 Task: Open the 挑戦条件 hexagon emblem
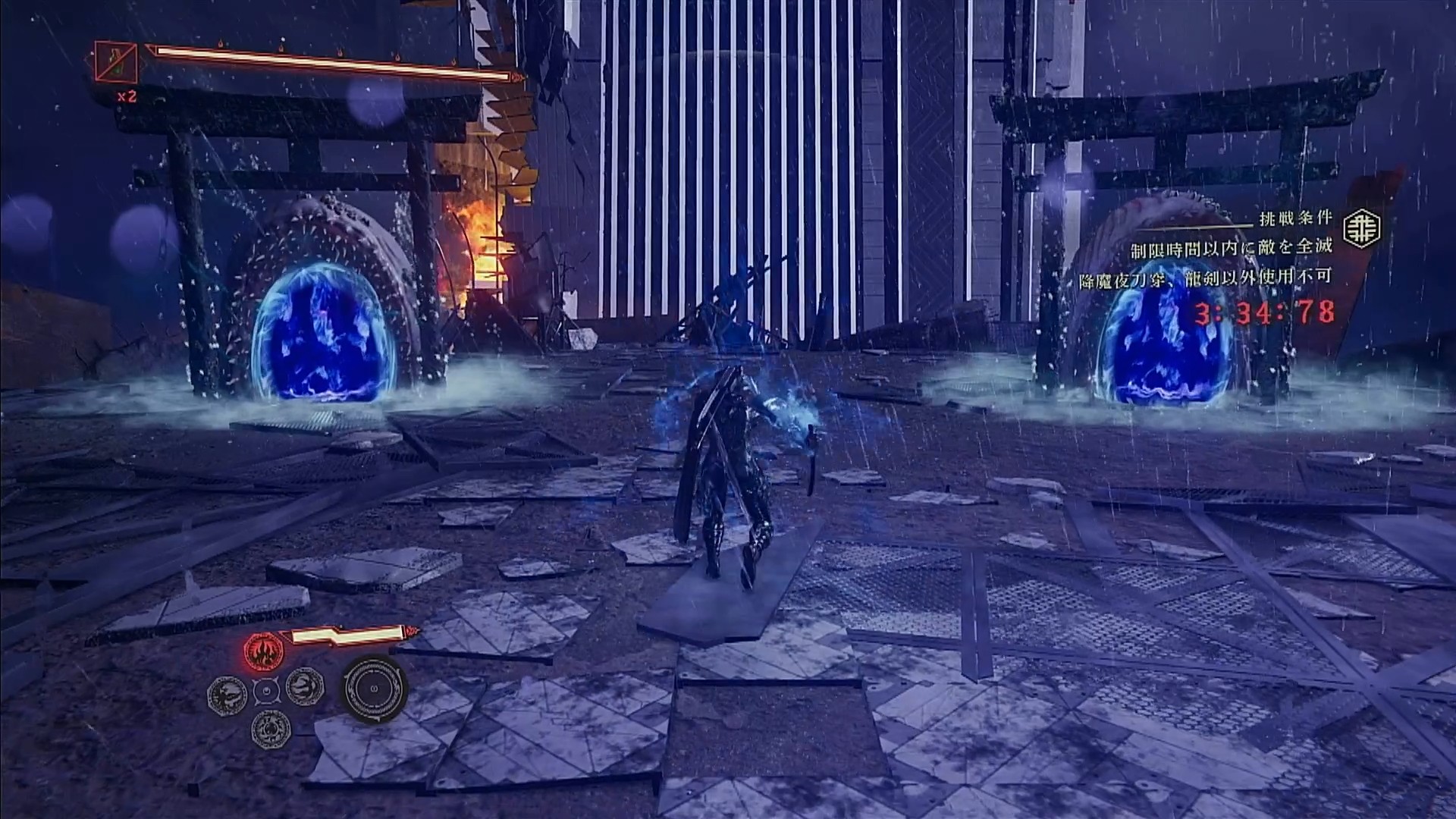click(1362, 227)
